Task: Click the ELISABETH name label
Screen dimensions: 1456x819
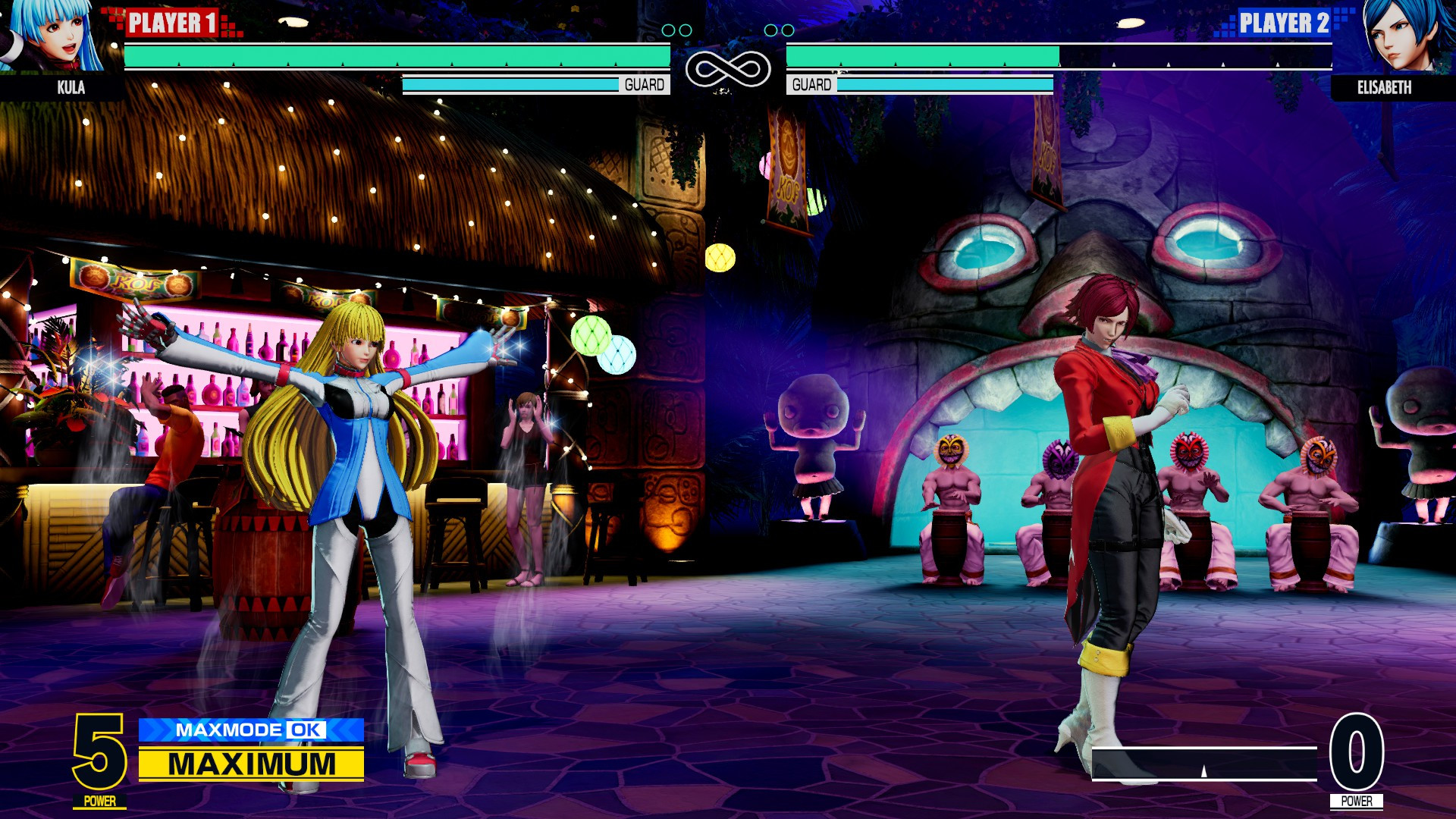Action: click(1385, 87)
